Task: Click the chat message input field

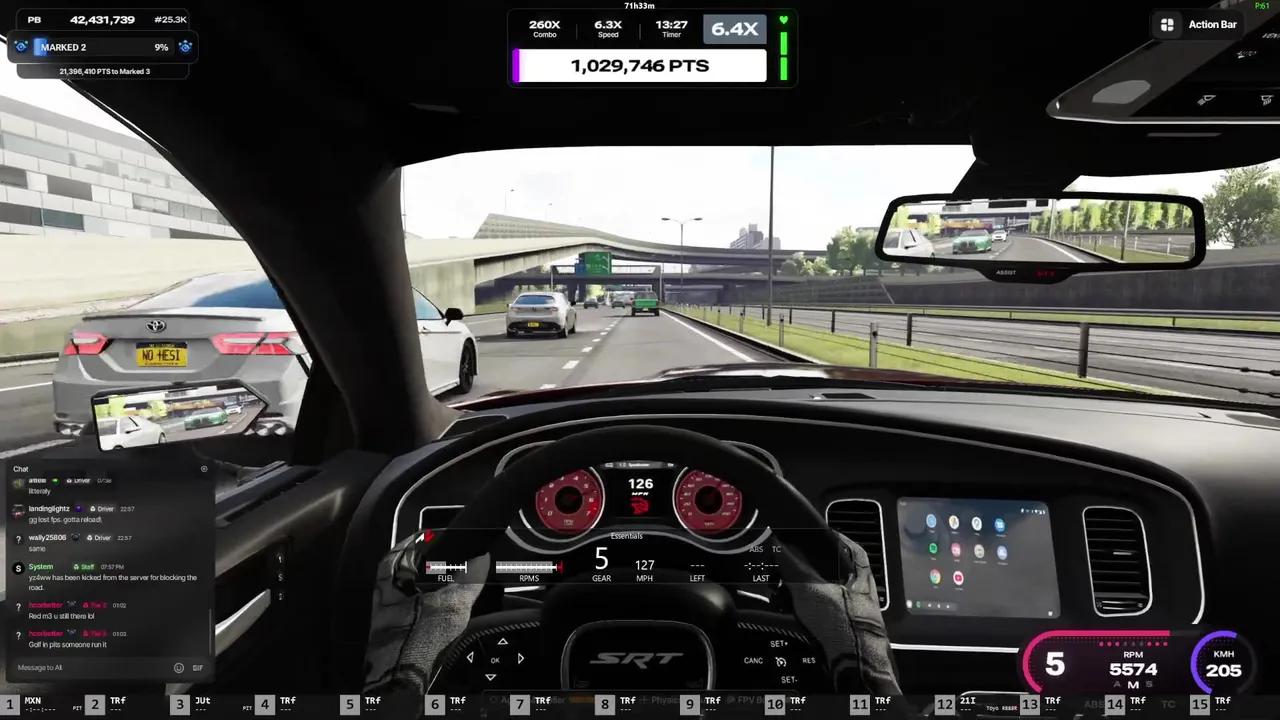Action: (90, 668)
